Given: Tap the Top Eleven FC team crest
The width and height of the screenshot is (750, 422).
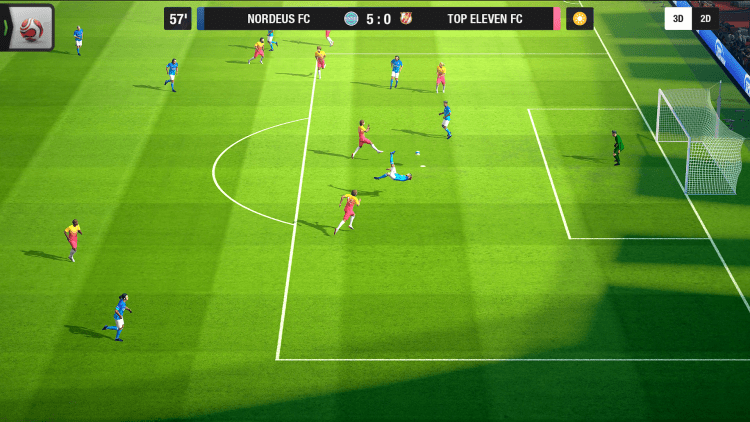Looking at the screenshot, I should [x=406, y=19].
